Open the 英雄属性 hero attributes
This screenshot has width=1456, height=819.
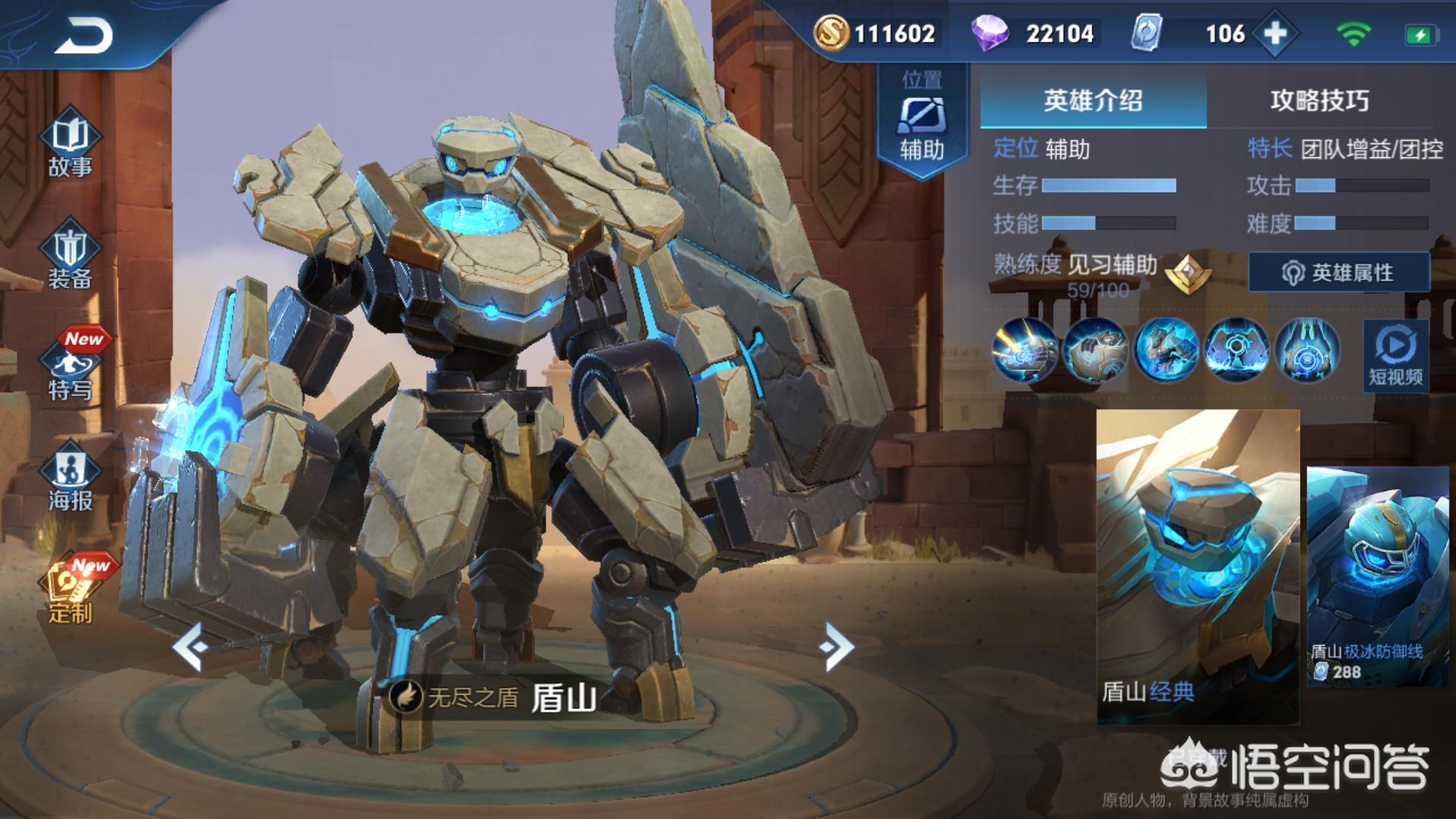(x=1338, y=272)
